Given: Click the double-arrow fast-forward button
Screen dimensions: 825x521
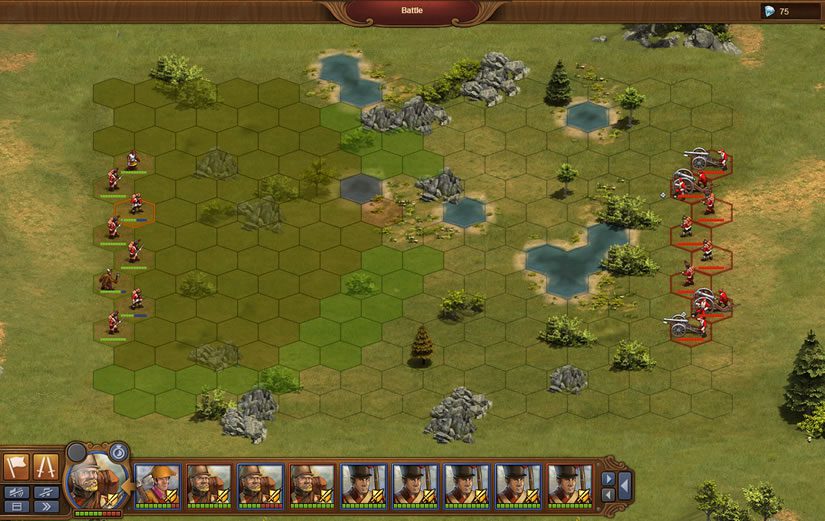Looking at the screenshot, I should pyautogui.click(x=46, y=506).
